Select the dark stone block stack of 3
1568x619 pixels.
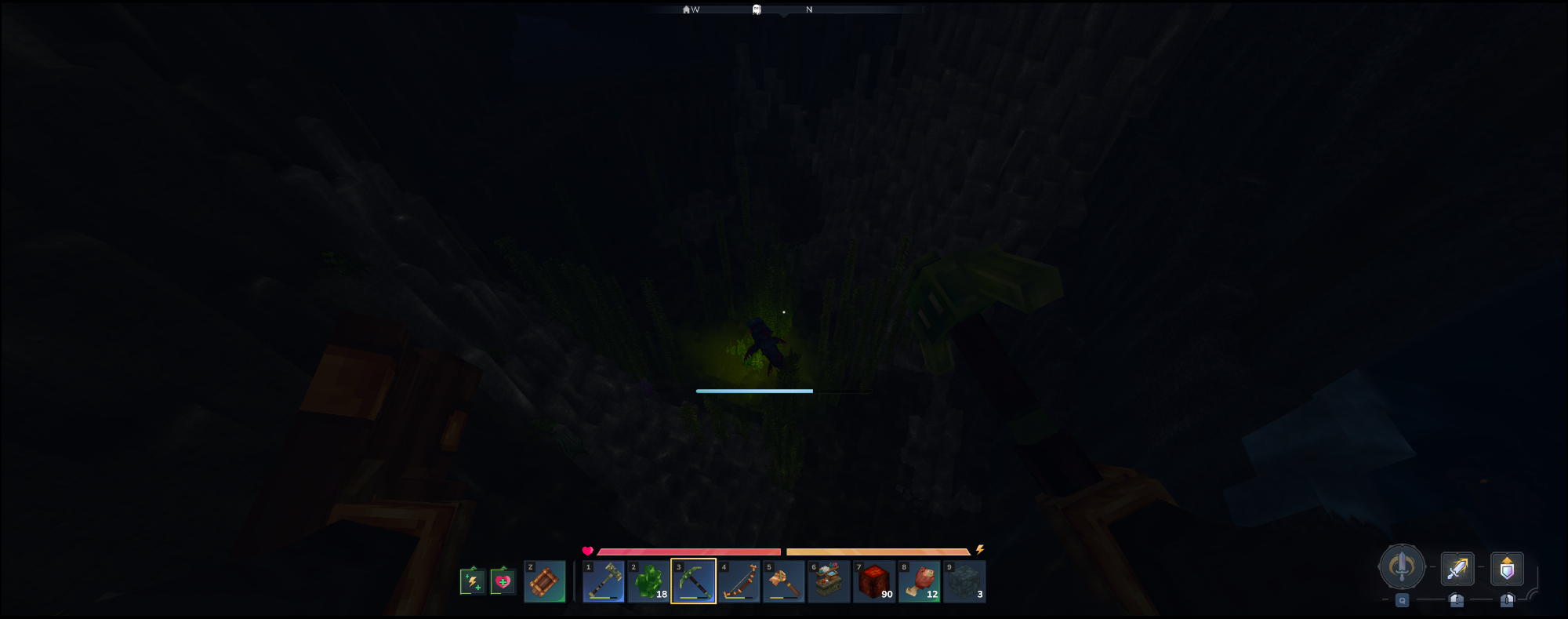pos(964,581)
